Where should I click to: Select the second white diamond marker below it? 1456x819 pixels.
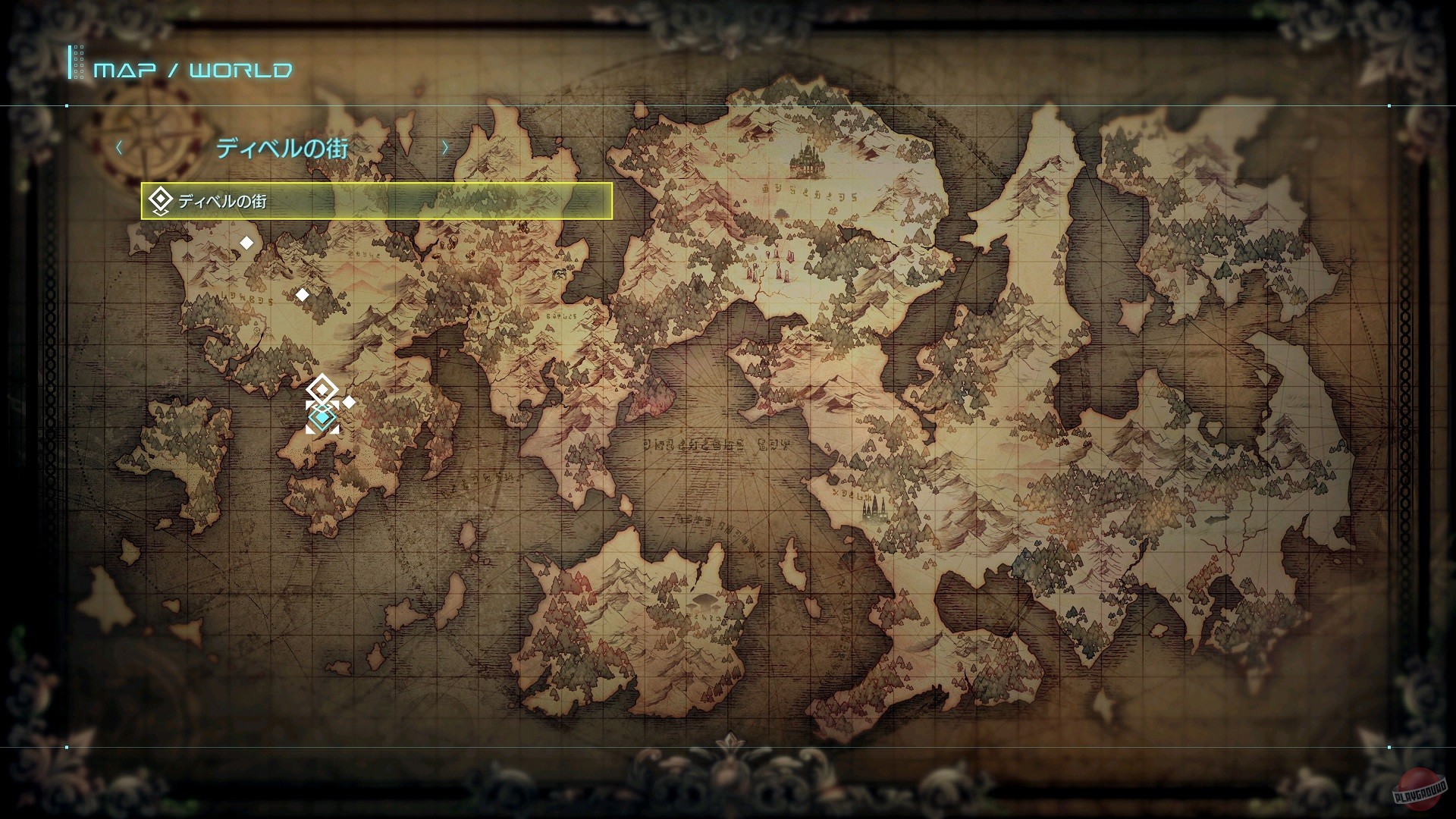point(302,295)
